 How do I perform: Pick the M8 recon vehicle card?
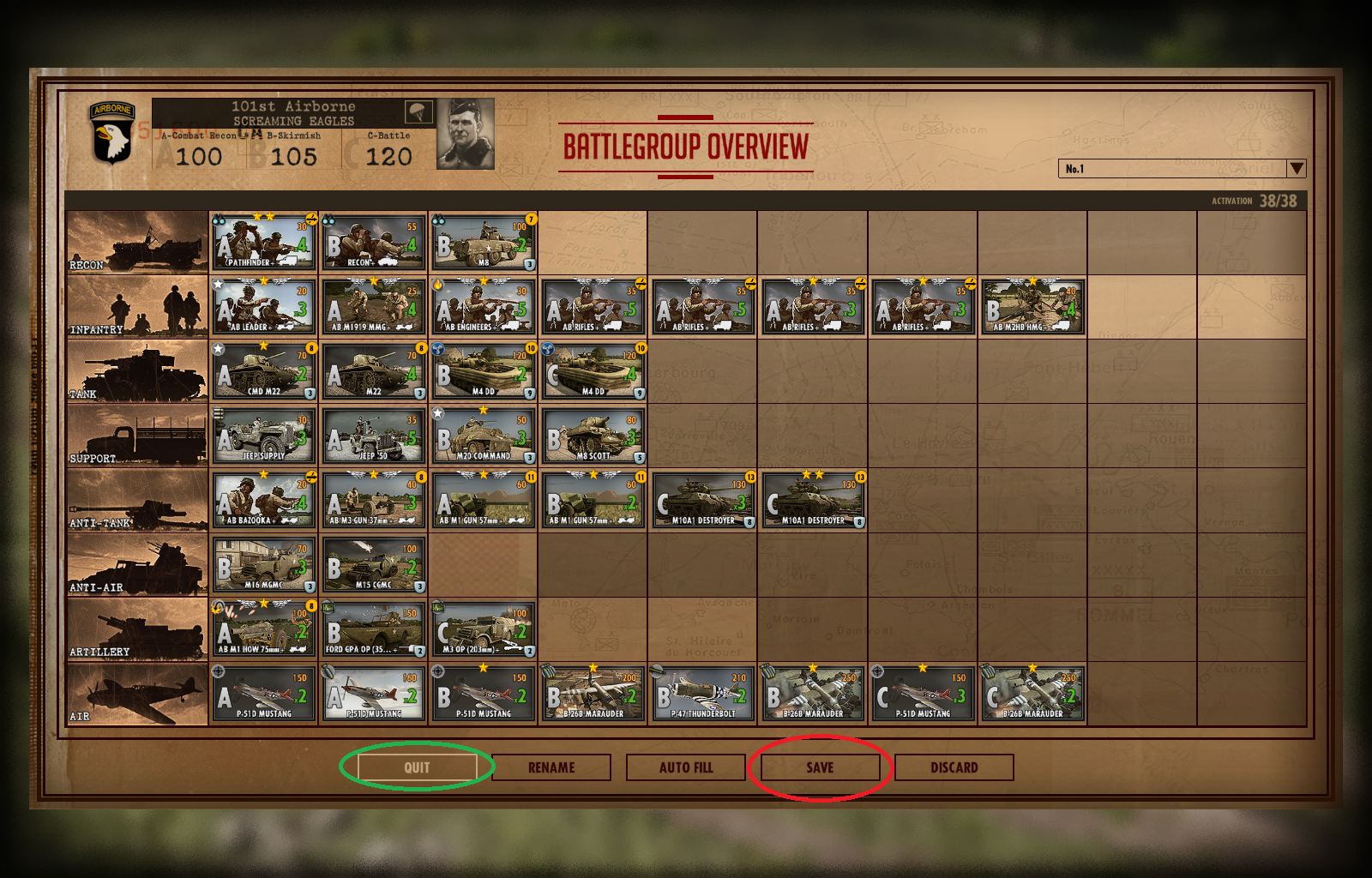click(x=484, y=243)
